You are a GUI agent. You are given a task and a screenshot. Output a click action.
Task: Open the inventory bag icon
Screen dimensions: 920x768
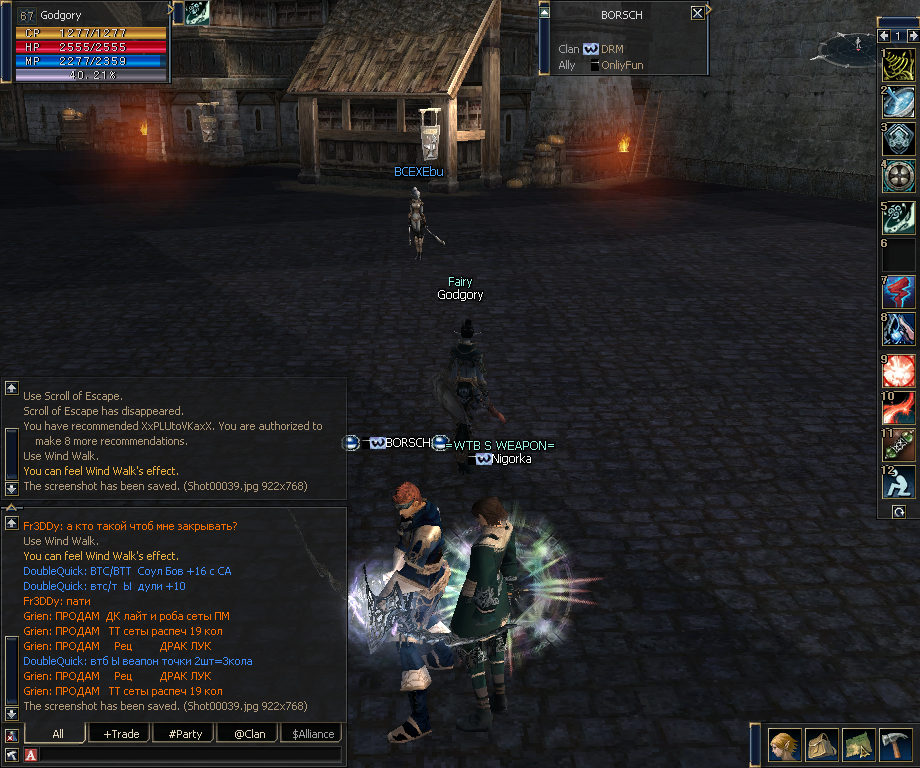pos(821,745)
